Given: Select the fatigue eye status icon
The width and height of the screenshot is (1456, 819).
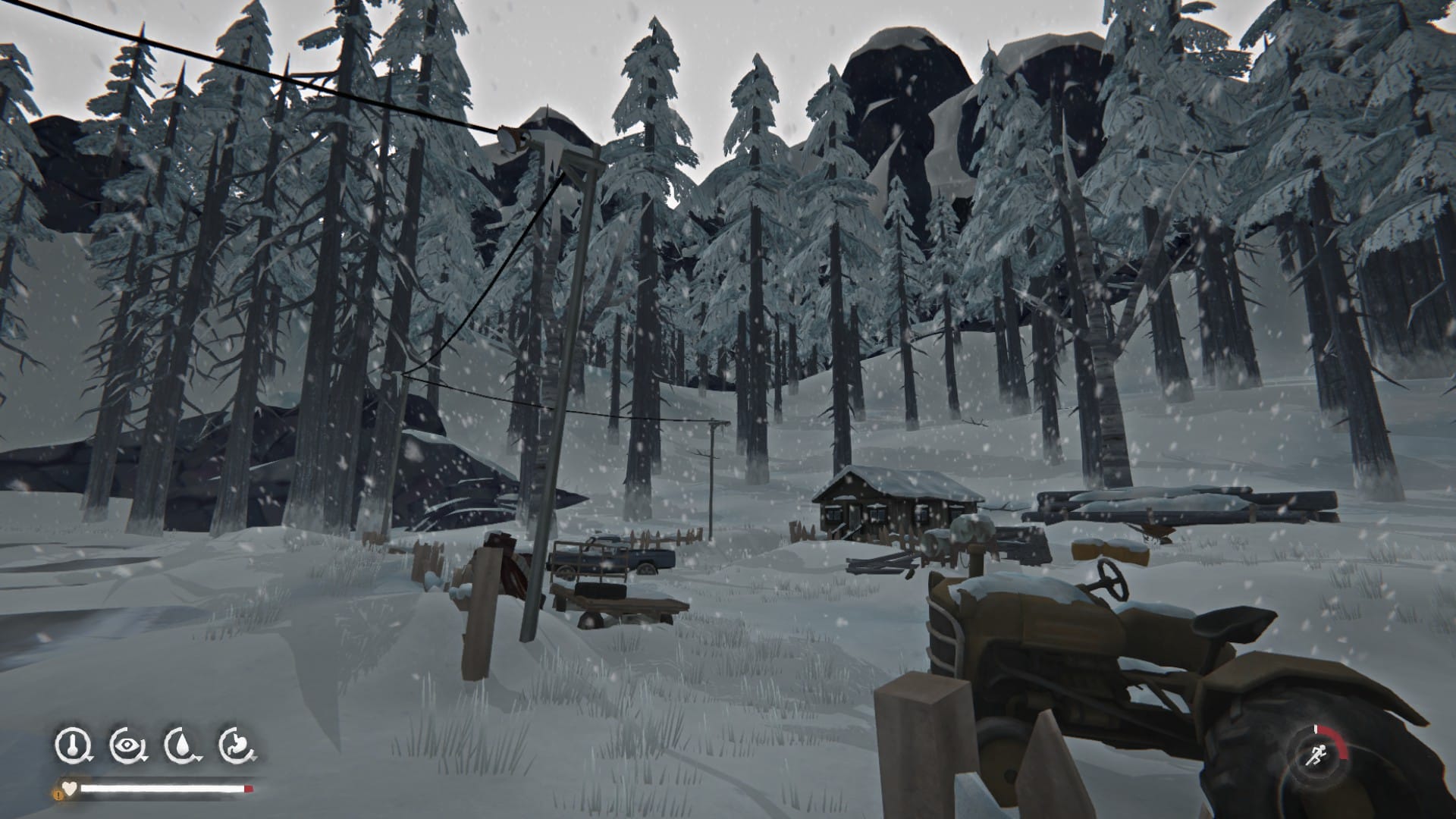Looking at the screenshot, I should 125,746.
